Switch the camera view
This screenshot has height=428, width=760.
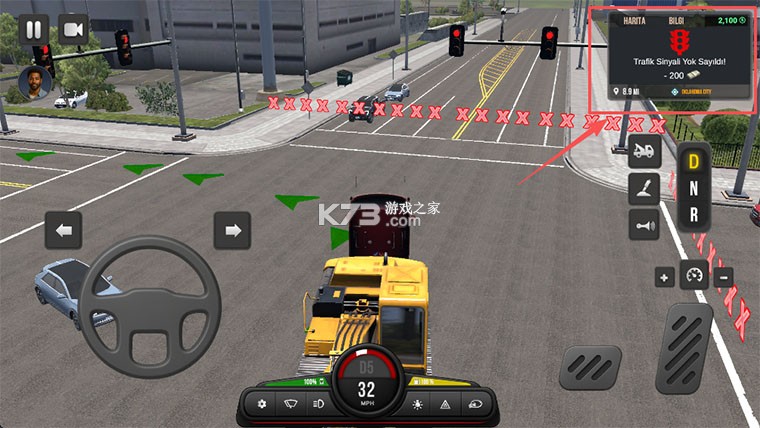point(73,29)
